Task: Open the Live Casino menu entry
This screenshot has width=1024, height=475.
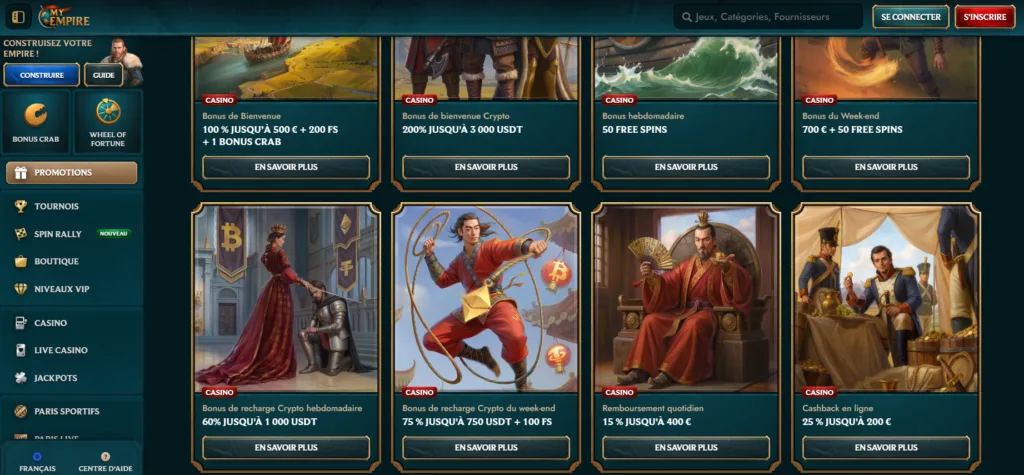Action: coord(61,350)
